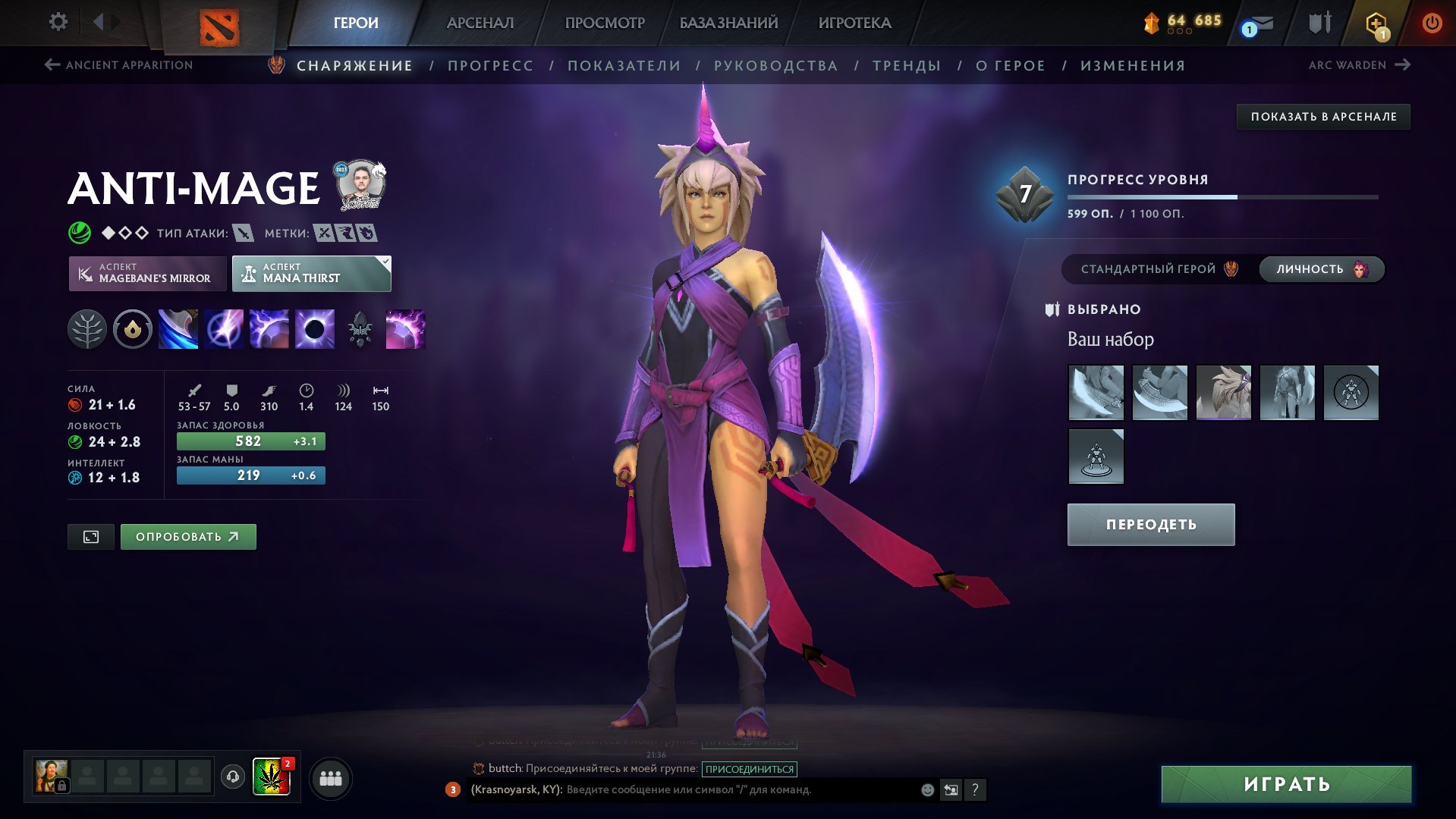Viewport: 1456px width, 819px height.
Task: Open the АРСЕНАЛ tab
Action: (x=480, y=23)
